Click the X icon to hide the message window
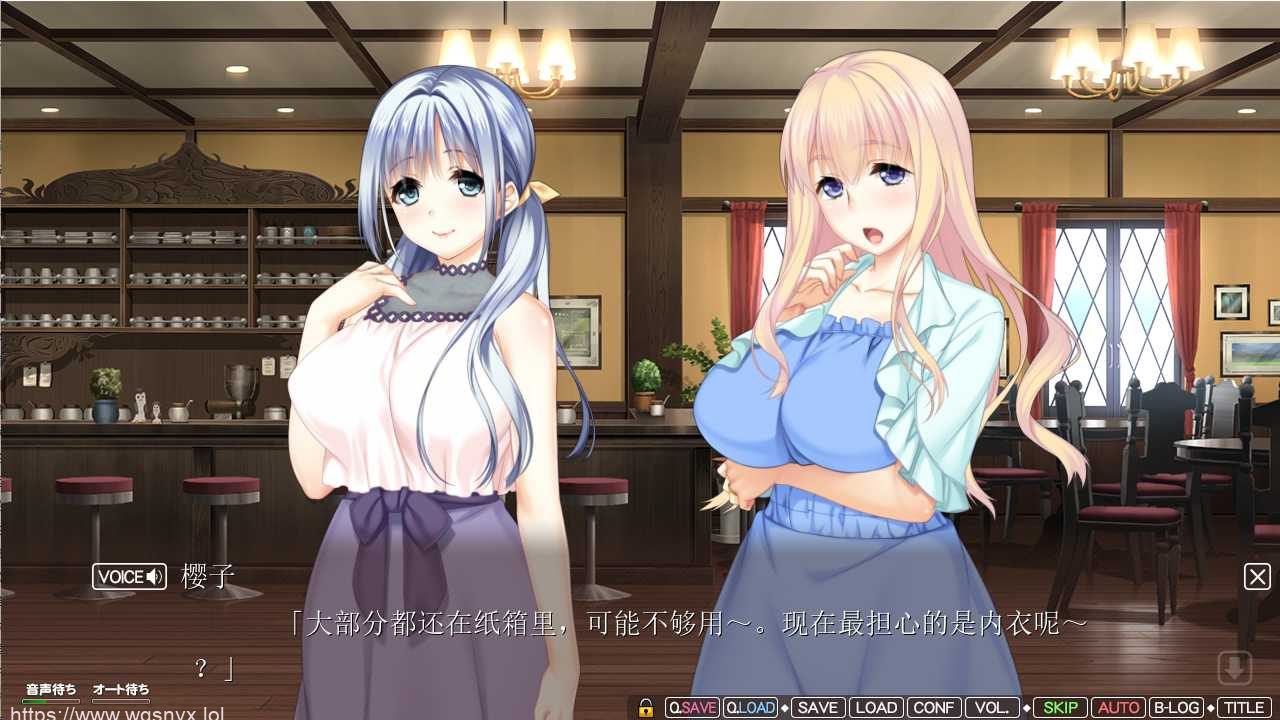 point(1258,576)
